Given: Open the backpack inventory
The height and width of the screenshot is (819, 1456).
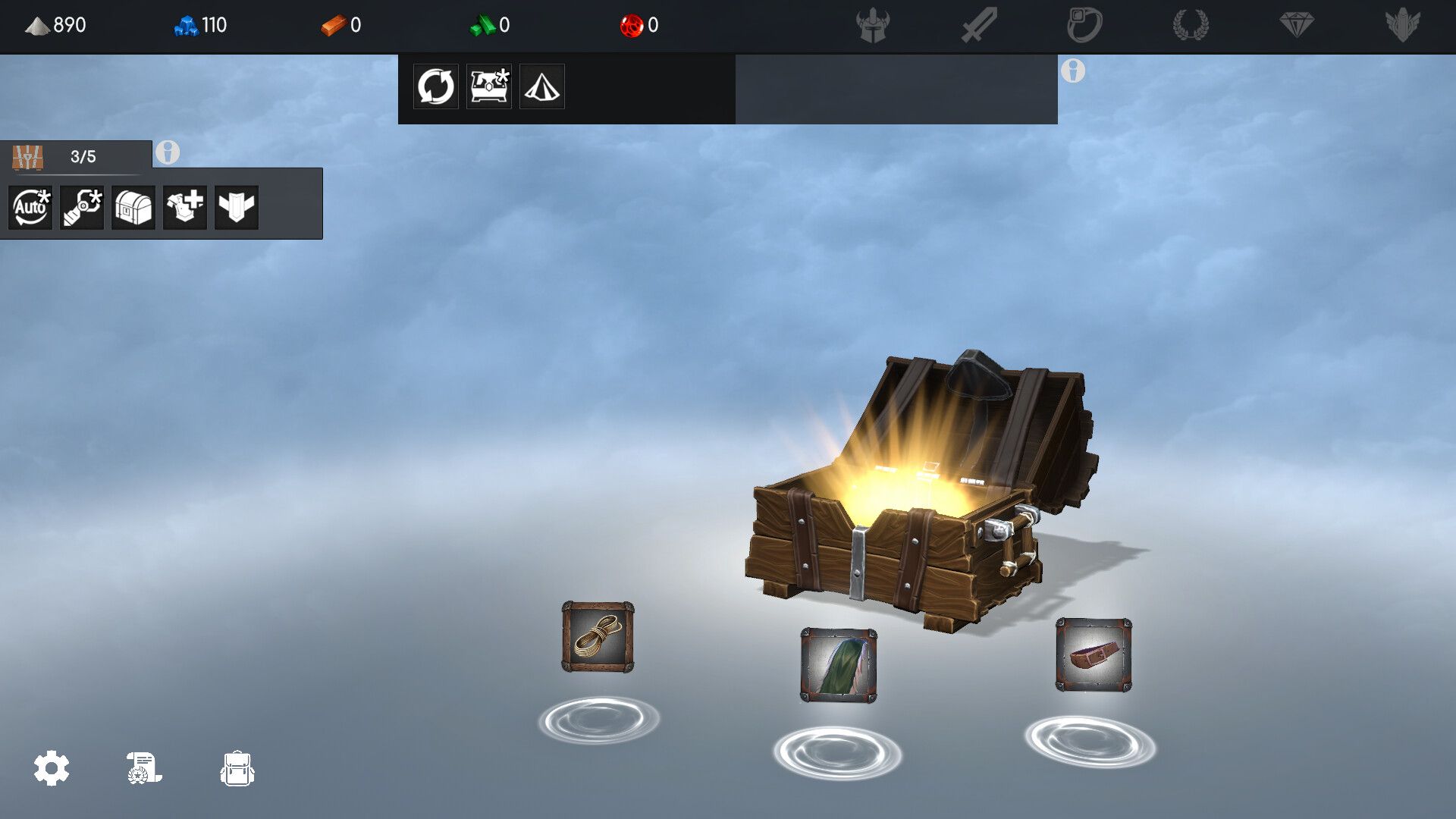Looking at the screenshot, I should tap(237, 768).
